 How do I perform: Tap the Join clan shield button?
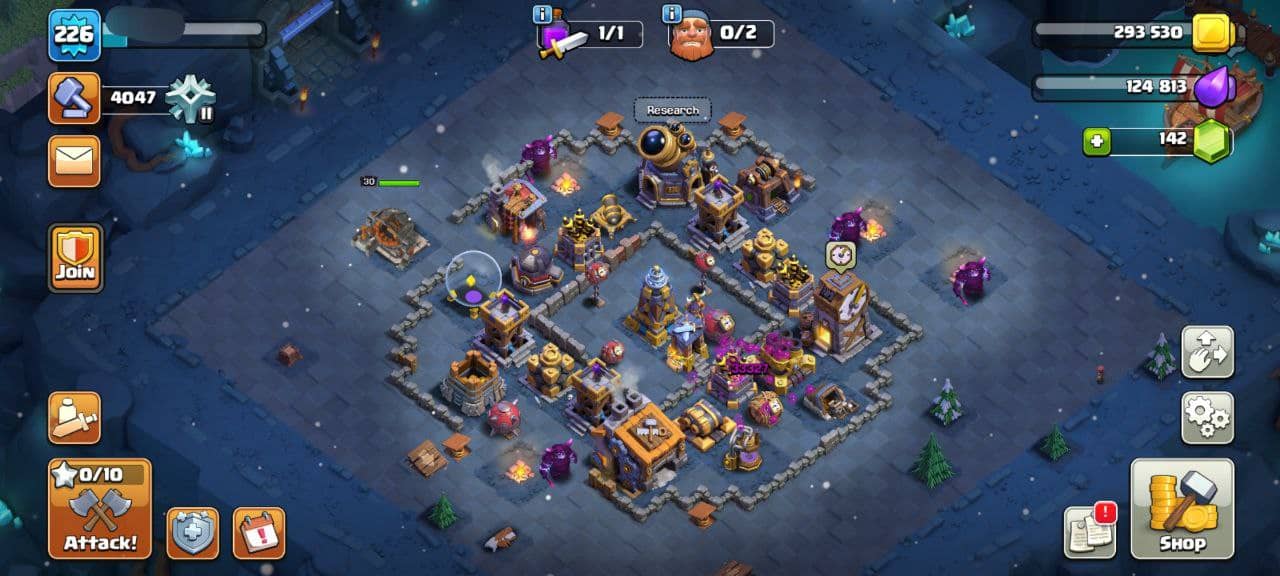coord(76,257)
